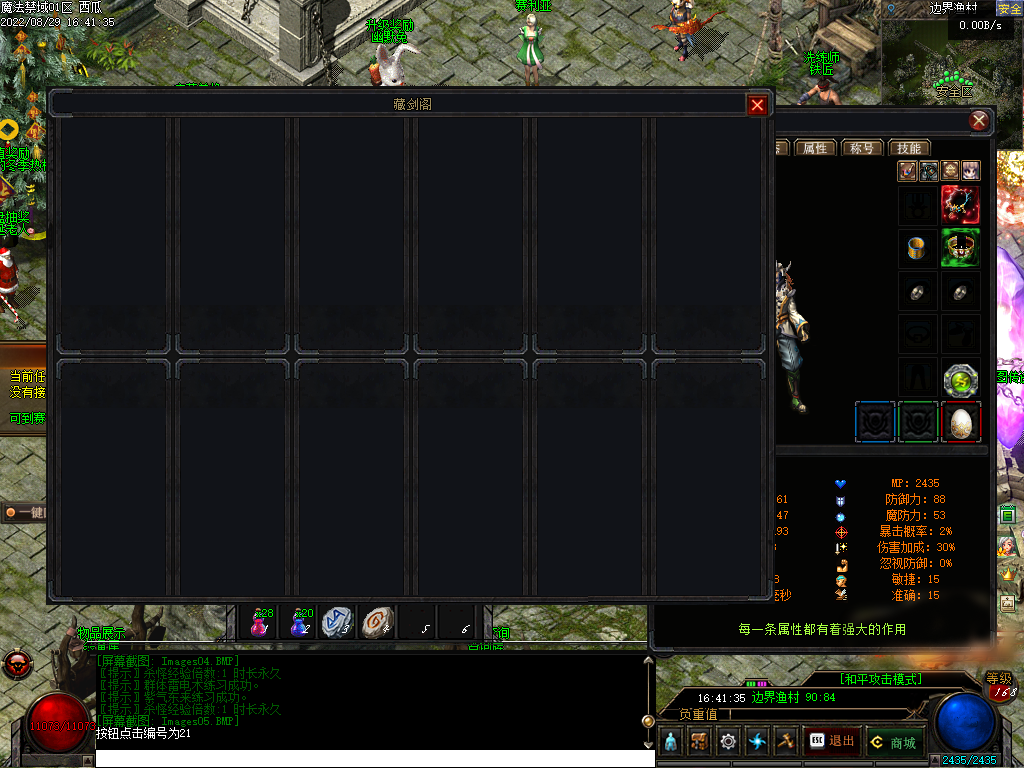Click the 退出 exit button
Viewport: 1024px width, 768px height.
click(832, 741)
